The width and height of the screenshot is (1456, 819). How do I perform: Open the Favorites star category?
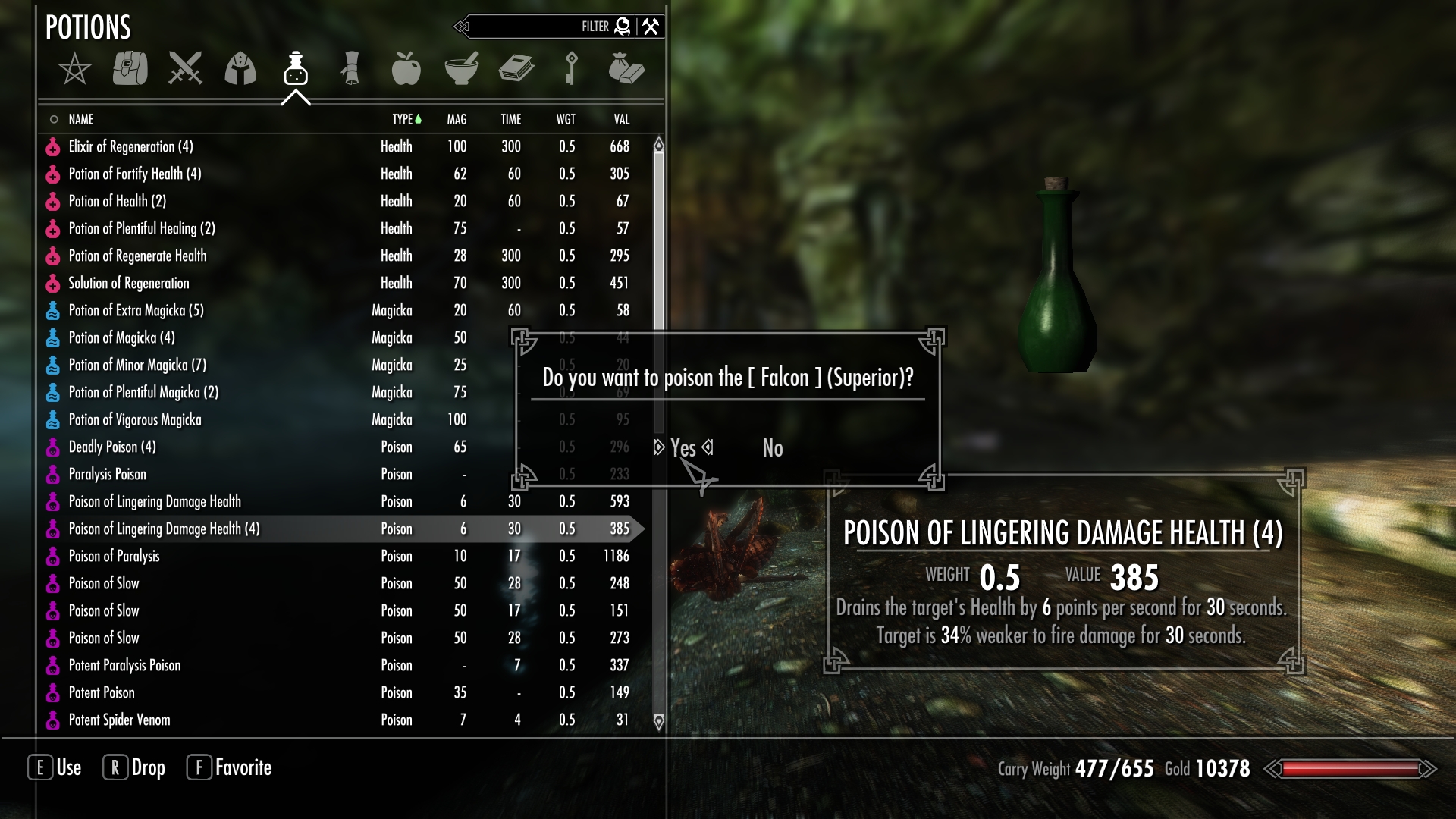[74, 69]
